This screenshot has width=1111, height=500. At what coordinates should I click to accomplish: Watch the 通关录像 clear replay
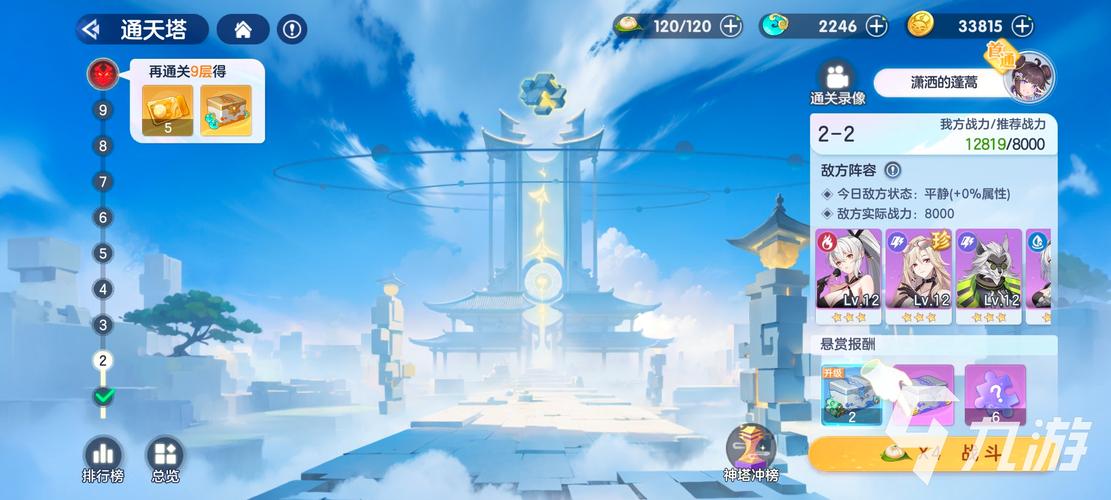click(836, 83)
